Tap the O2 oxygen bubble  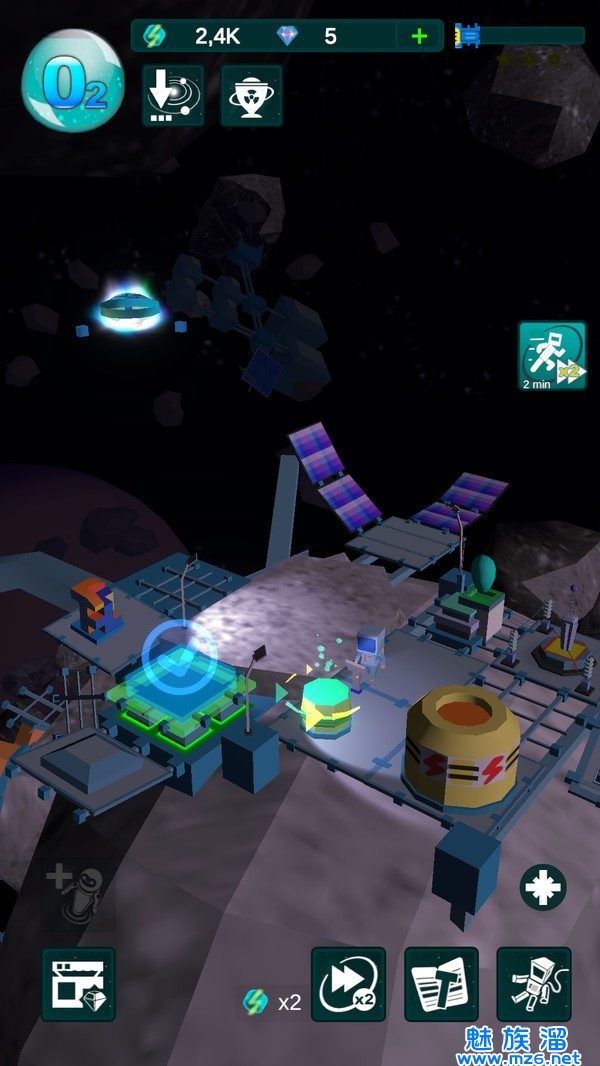(72, 81)
